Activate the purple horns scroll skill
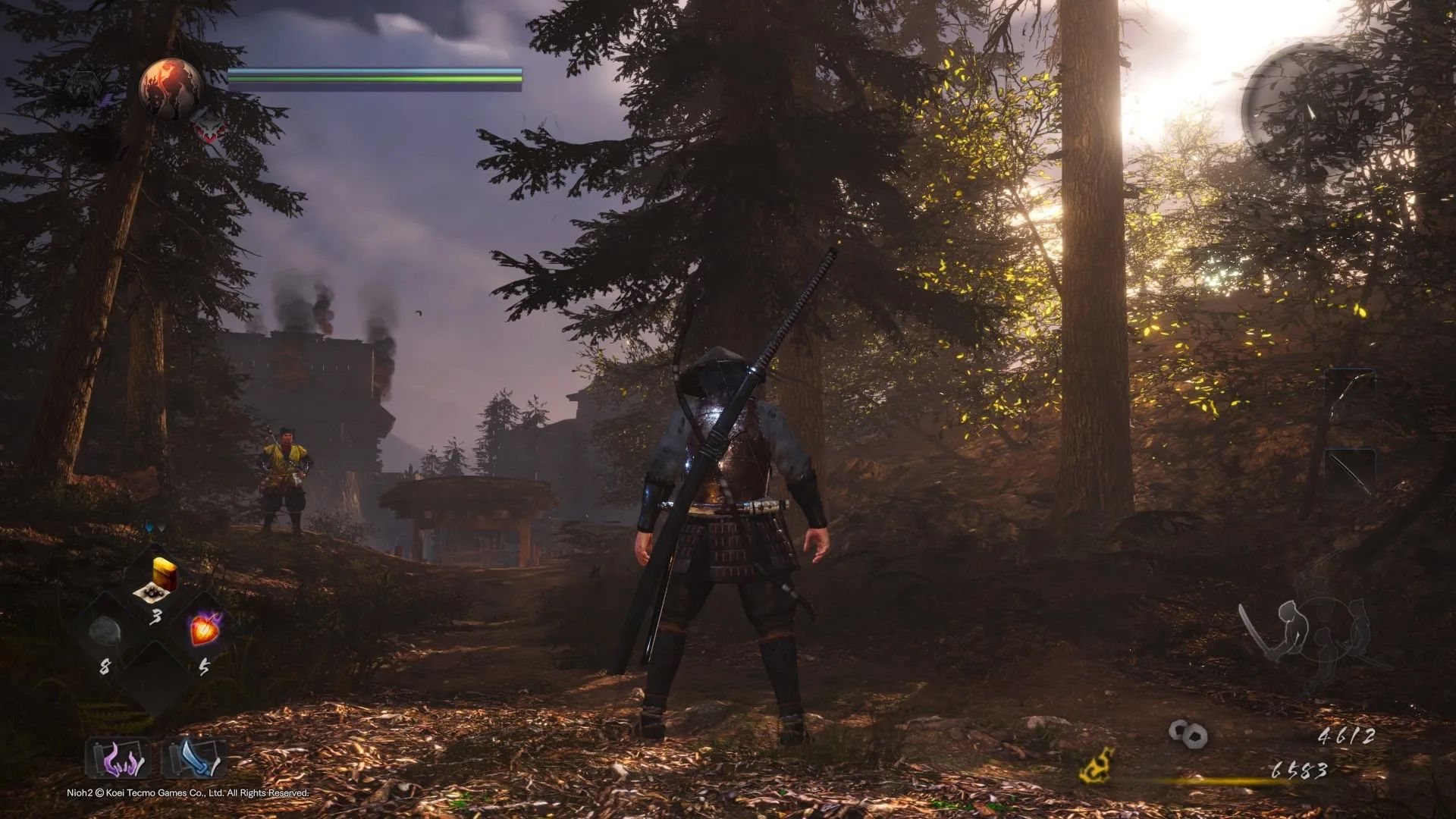 118,758
